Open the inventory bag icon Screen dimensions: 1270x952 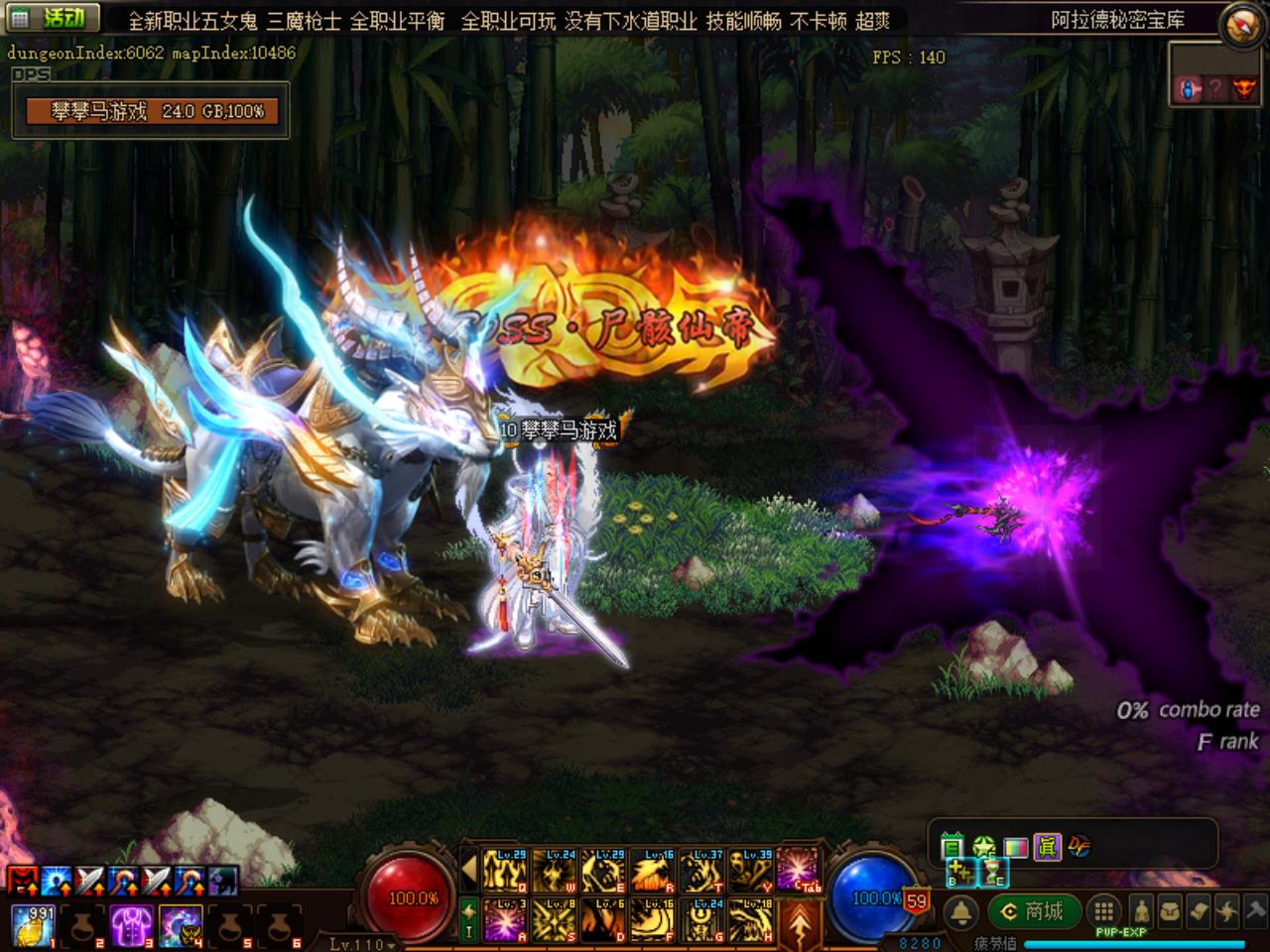tap(1172, 911)
